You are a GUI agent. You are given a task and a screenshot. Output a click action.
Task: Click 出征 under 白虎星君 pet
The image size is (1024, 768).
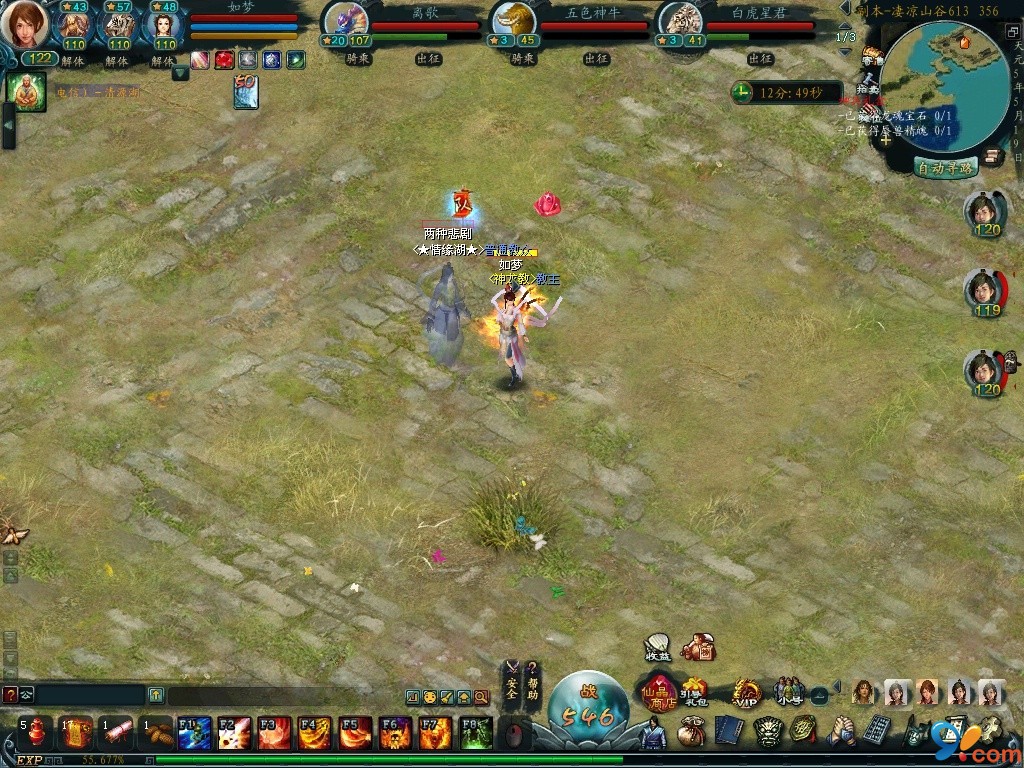762,59
